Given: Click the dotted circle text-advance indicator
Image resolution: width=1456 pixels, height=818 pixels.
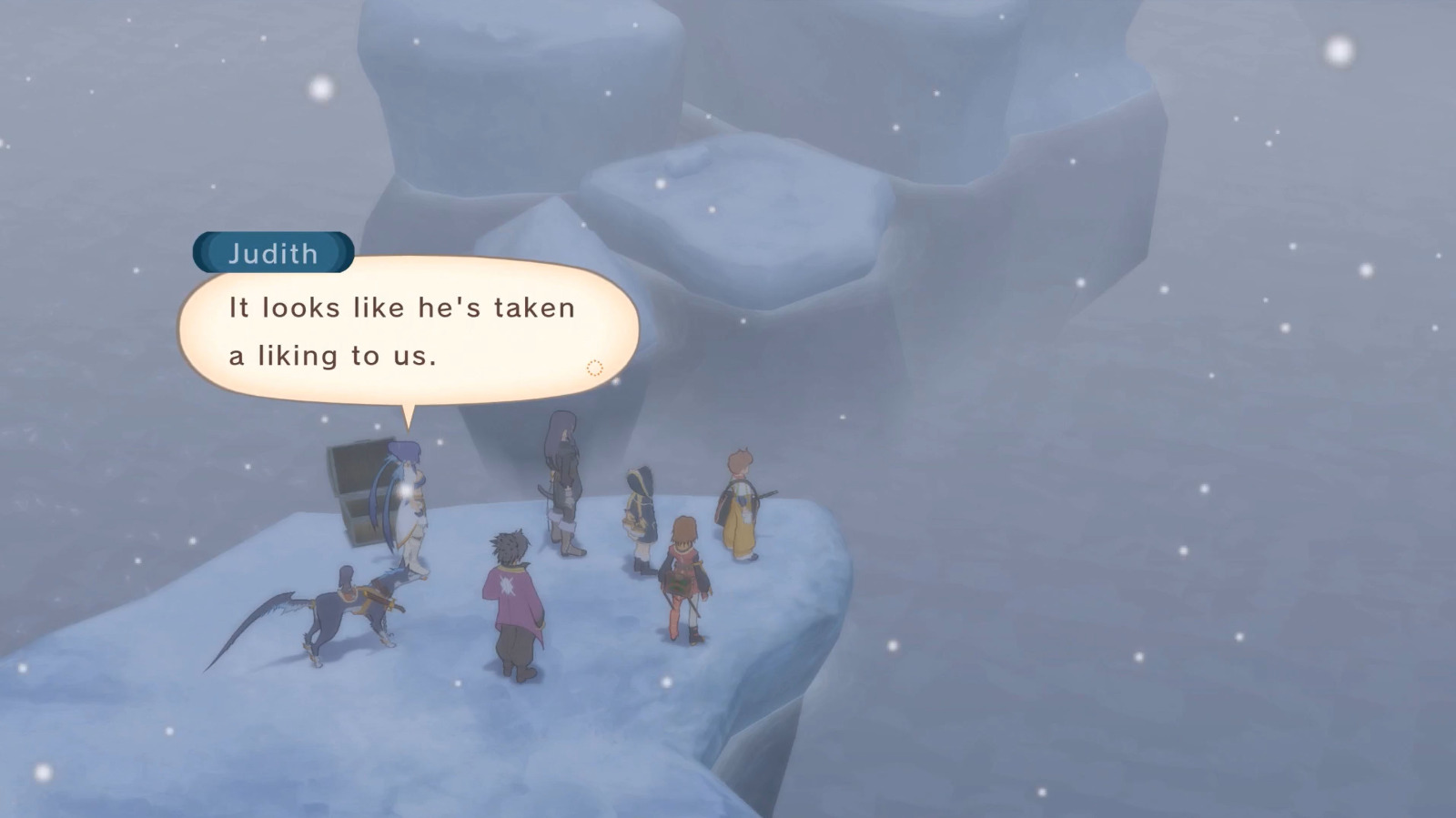Looking at the screenshot, I should click(596, 367).
